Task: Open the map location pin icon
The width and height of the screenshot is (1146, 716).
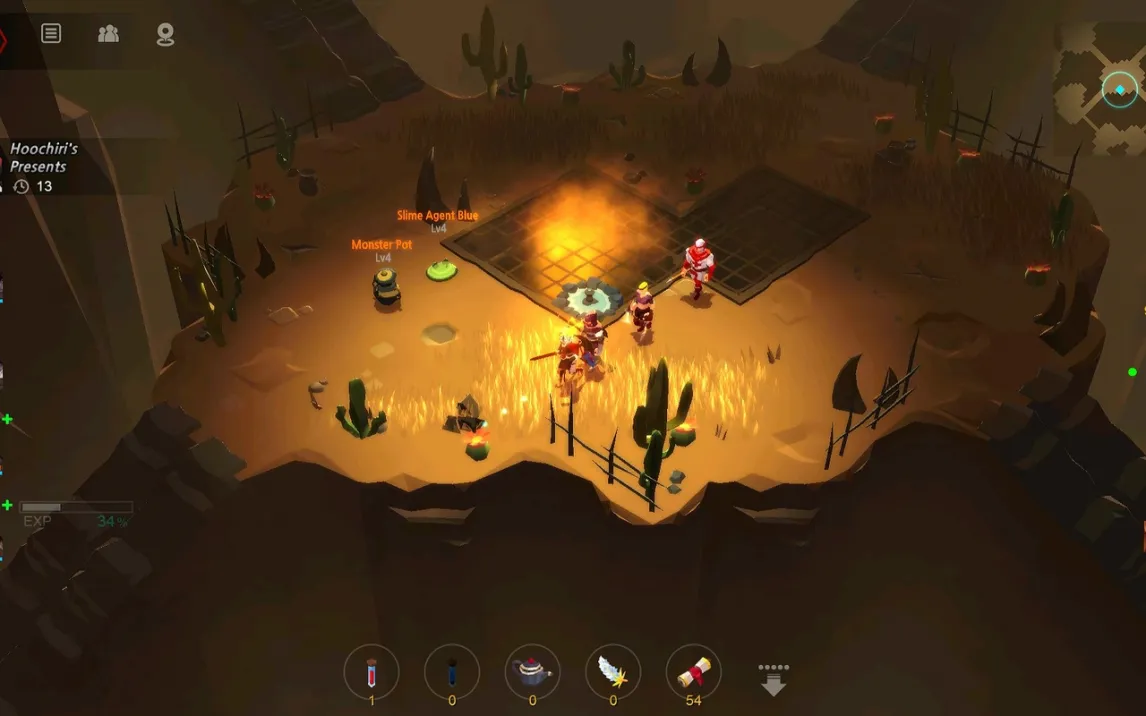Action: [165, 35]
